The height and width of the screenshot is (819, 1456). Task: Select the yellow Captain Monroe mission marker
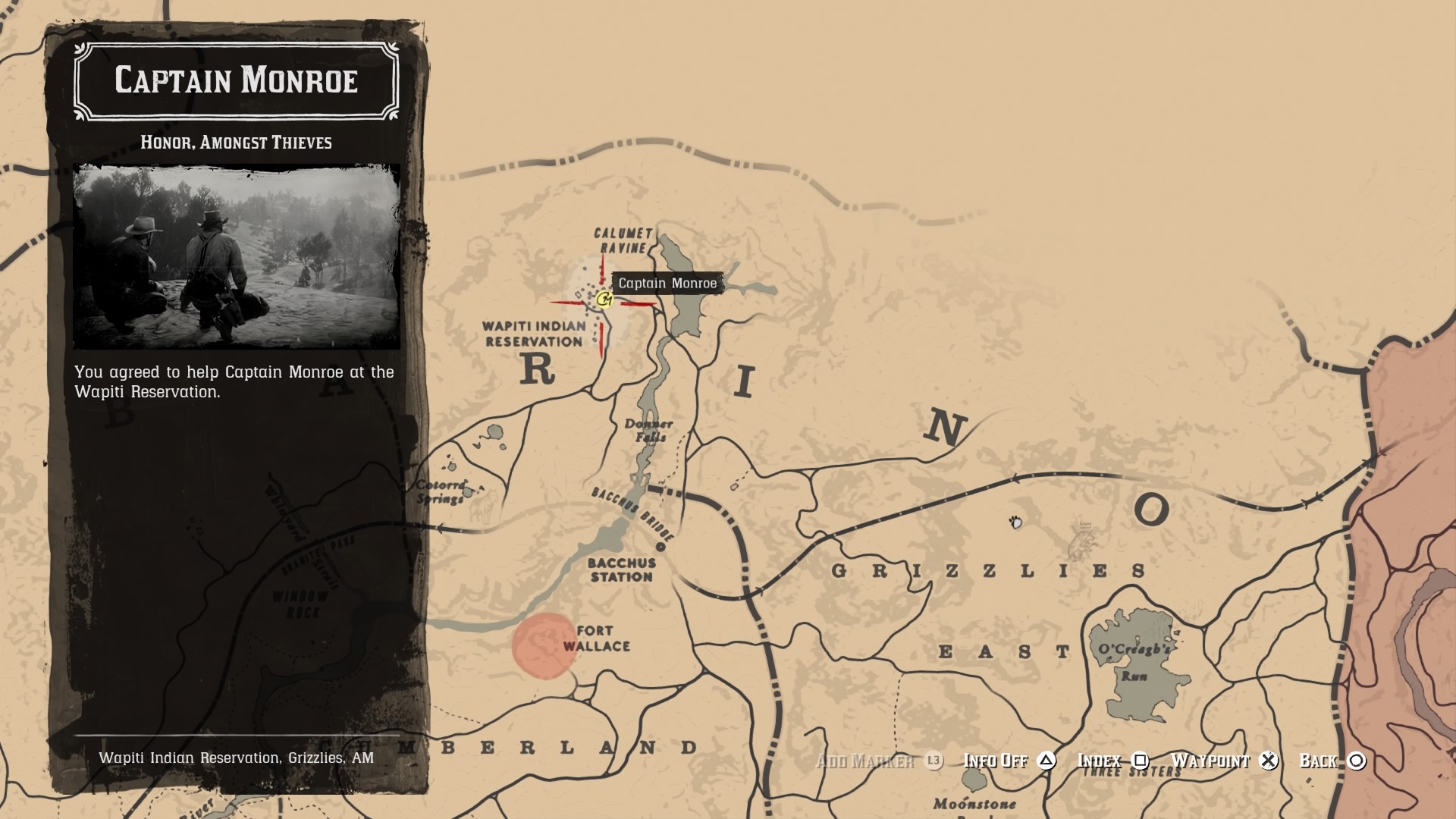pos(604,300)
